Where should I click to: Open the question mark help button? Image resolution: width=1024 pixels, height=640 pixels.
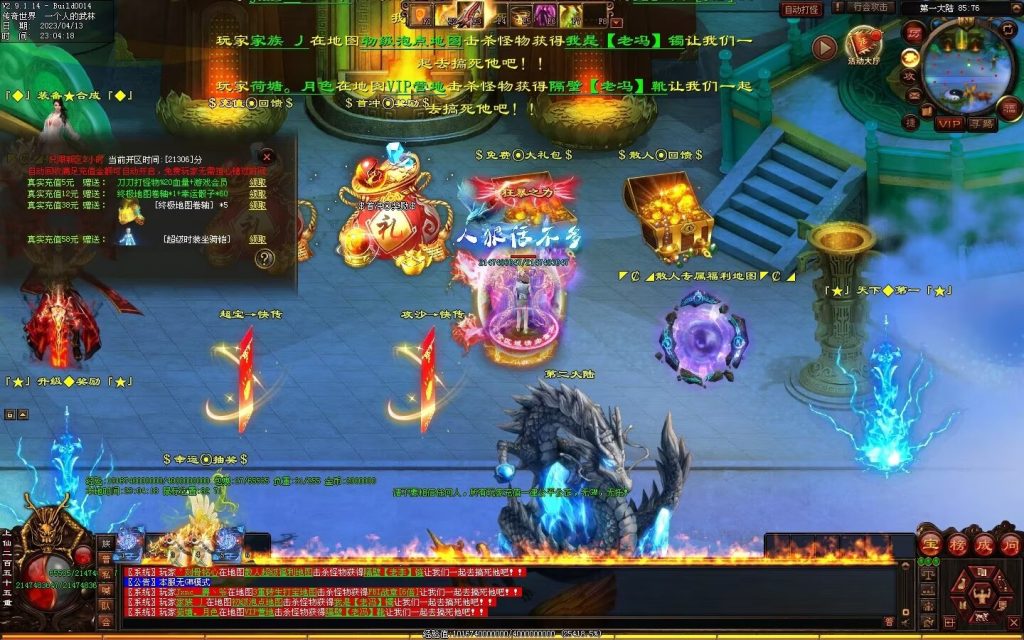[264, 259]
